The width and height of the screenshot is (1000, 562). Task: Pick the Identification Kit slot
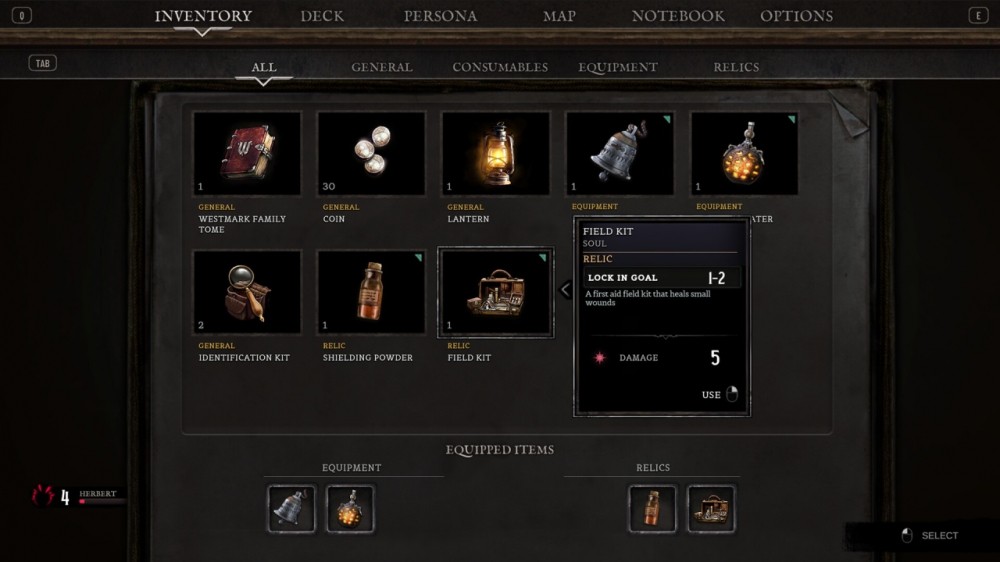247,292
